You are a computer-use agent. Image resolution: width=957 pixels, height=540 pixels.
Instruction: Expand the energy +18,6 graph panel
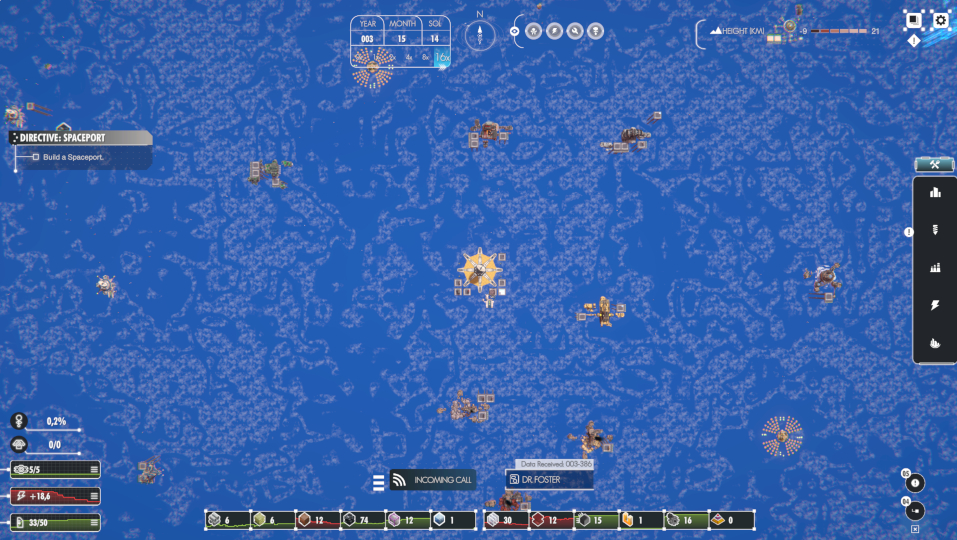point(94,496)
